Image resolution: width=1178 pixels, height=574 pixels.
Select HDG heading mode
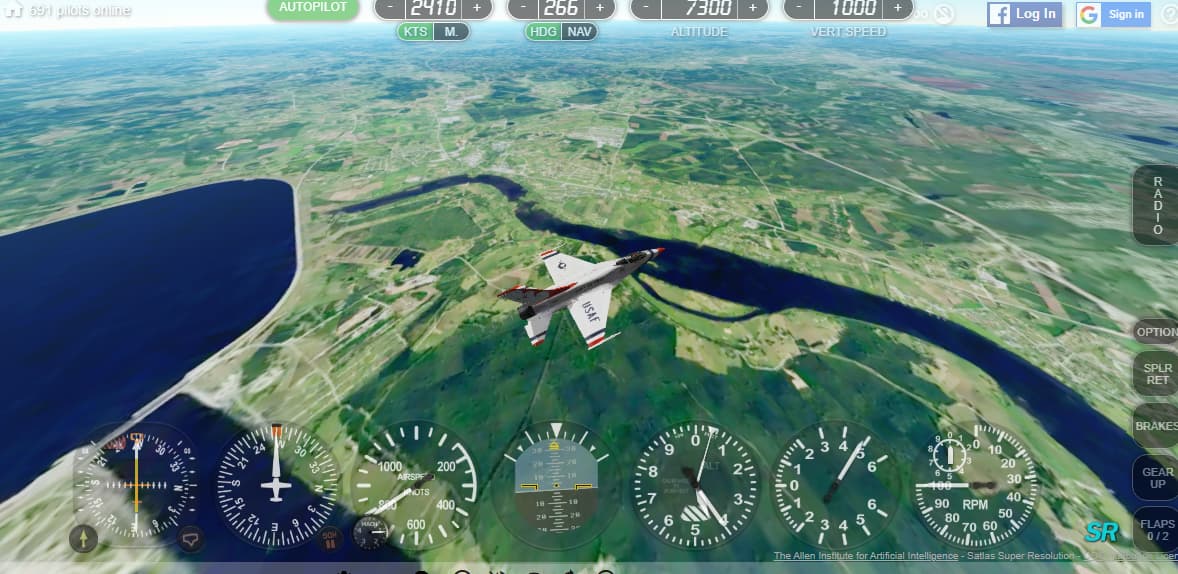tap(544, 31)
